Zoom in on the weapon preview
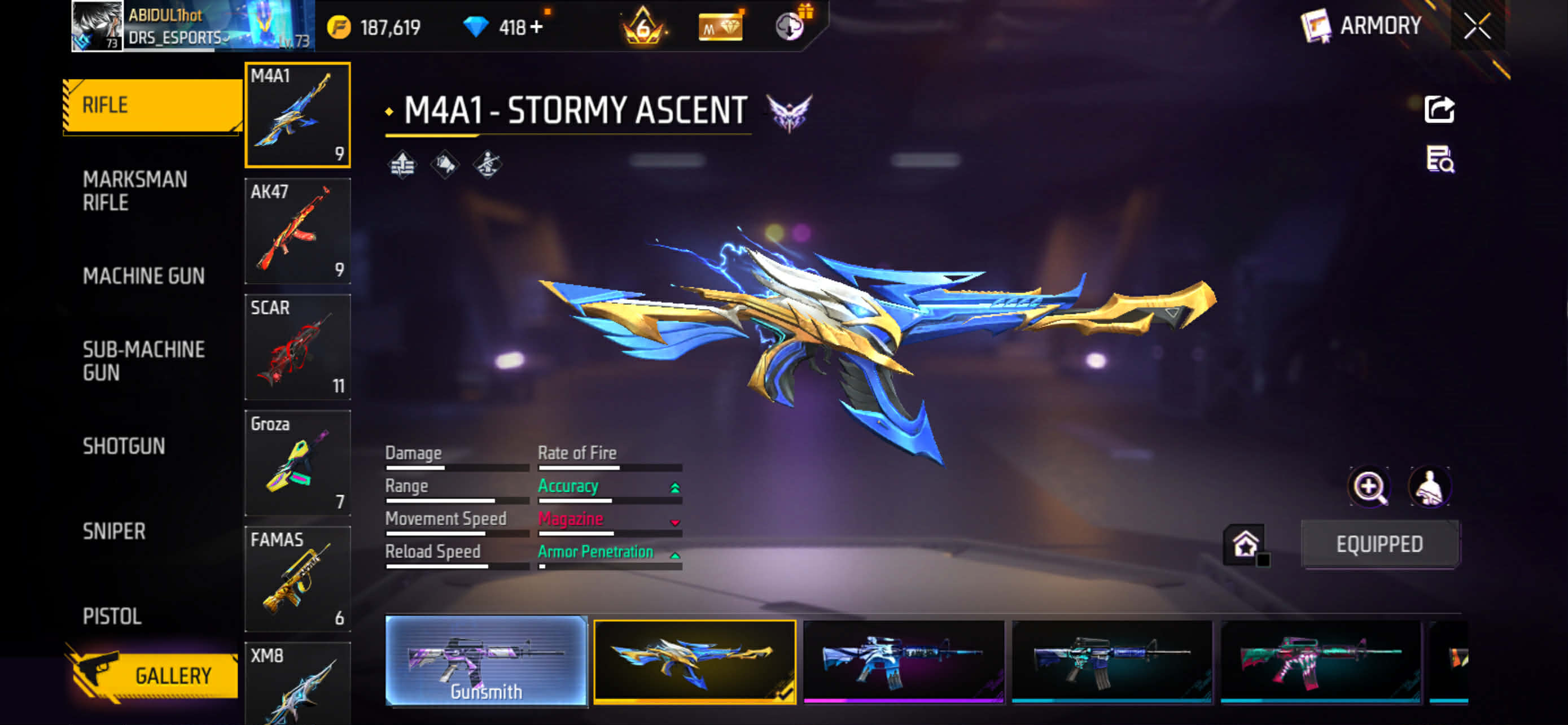1568x725 pixels. 1369,486
